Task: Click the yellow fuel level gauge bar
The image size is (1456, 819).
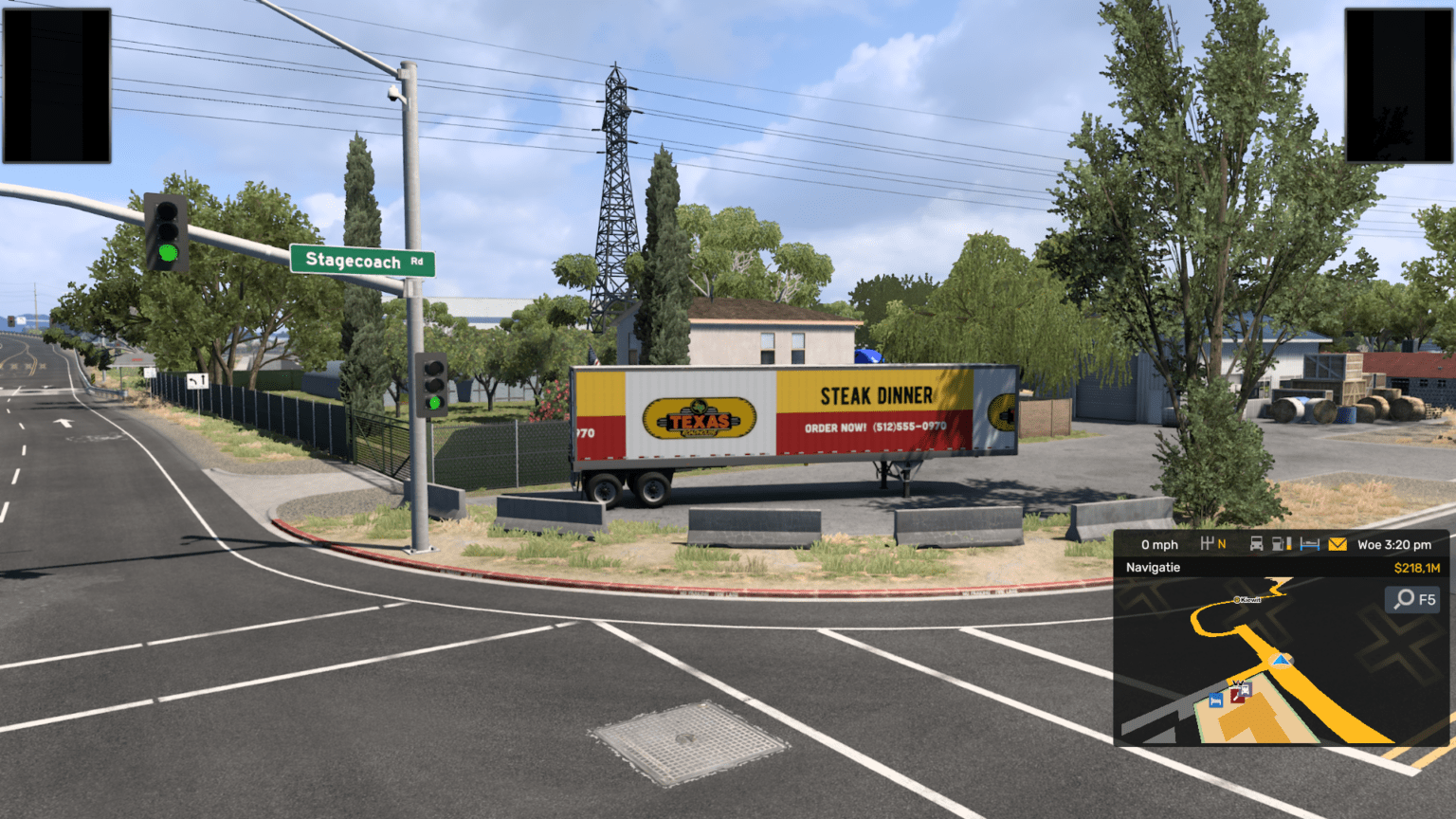Action: 1289,546
